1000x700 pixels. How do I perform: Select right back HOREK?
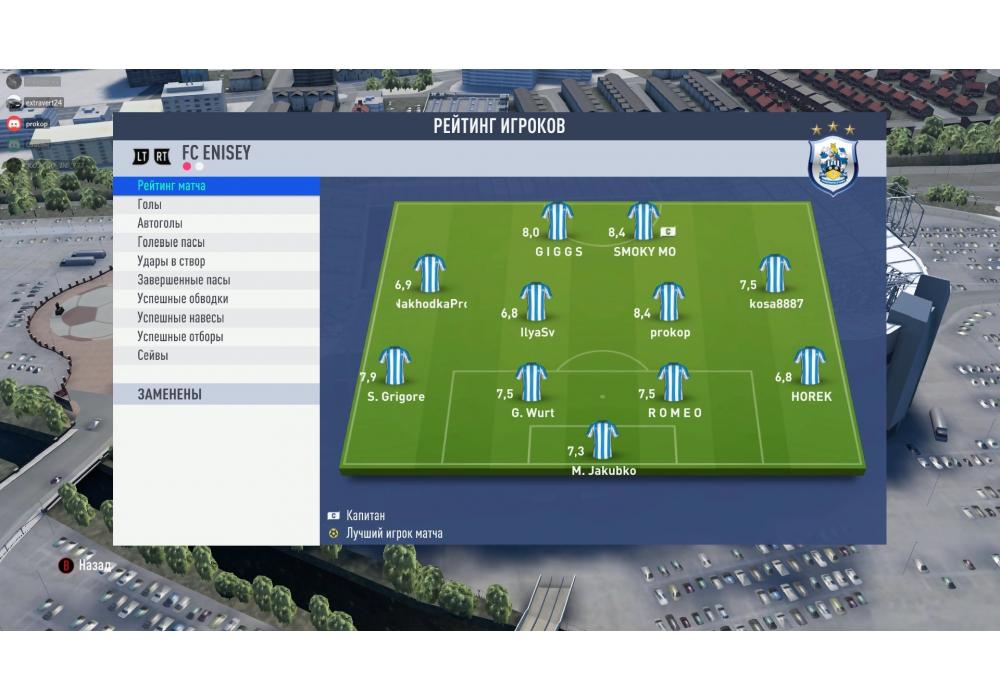[810, 368]
